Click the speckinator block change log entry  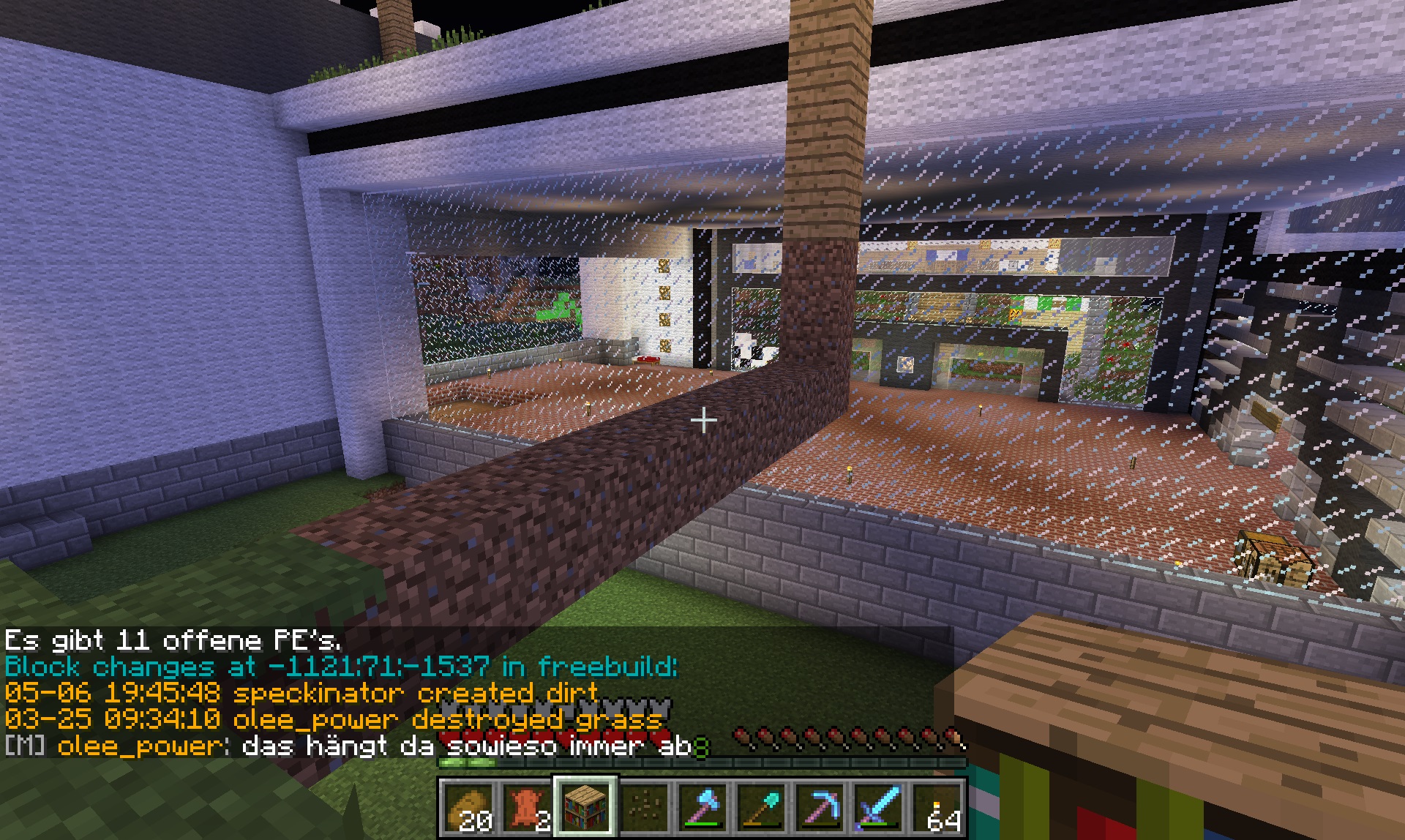(301, 692)
